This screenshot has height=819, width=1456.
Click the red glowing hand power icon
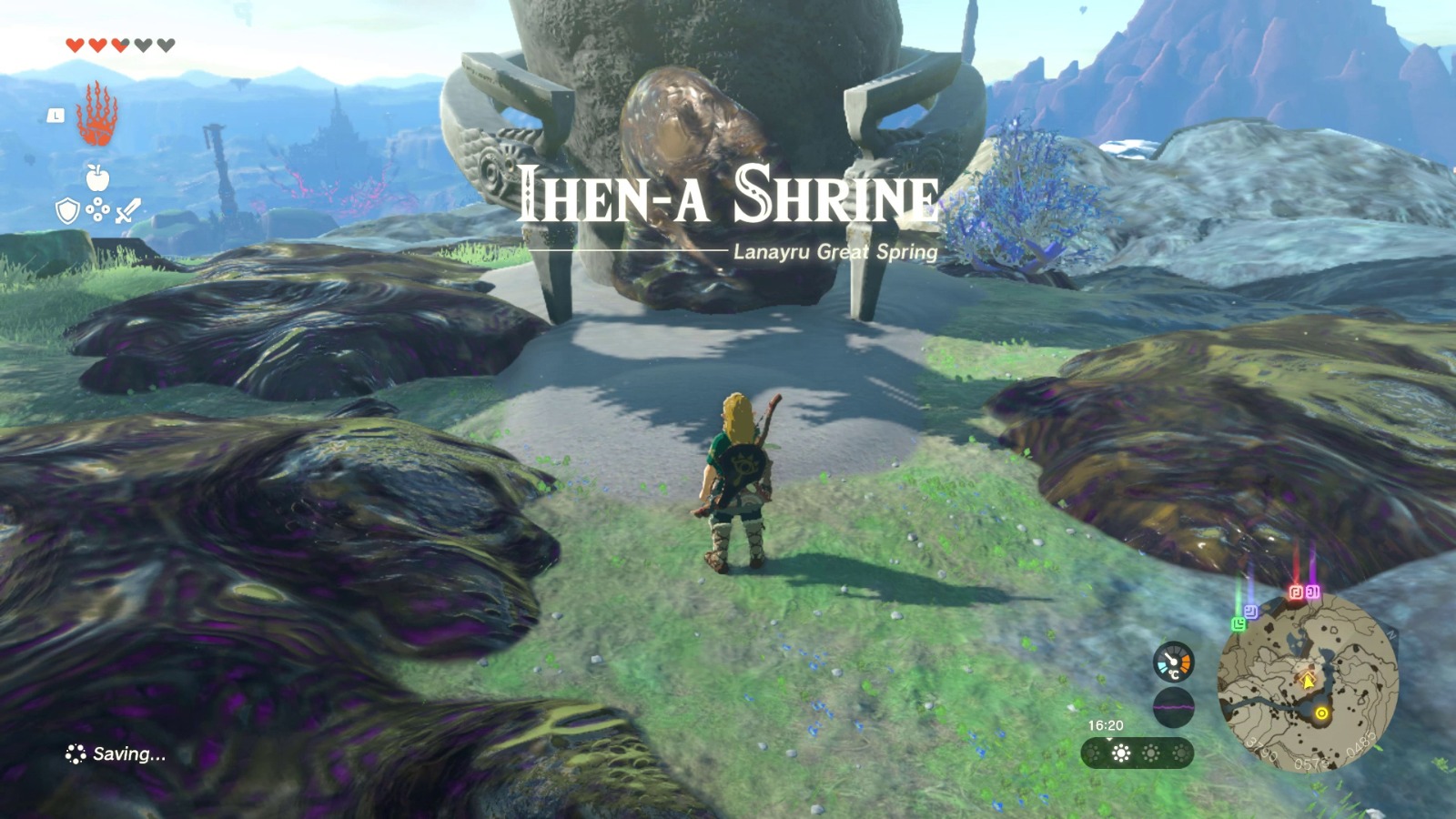pyautogui.click(x=96, y=116)
